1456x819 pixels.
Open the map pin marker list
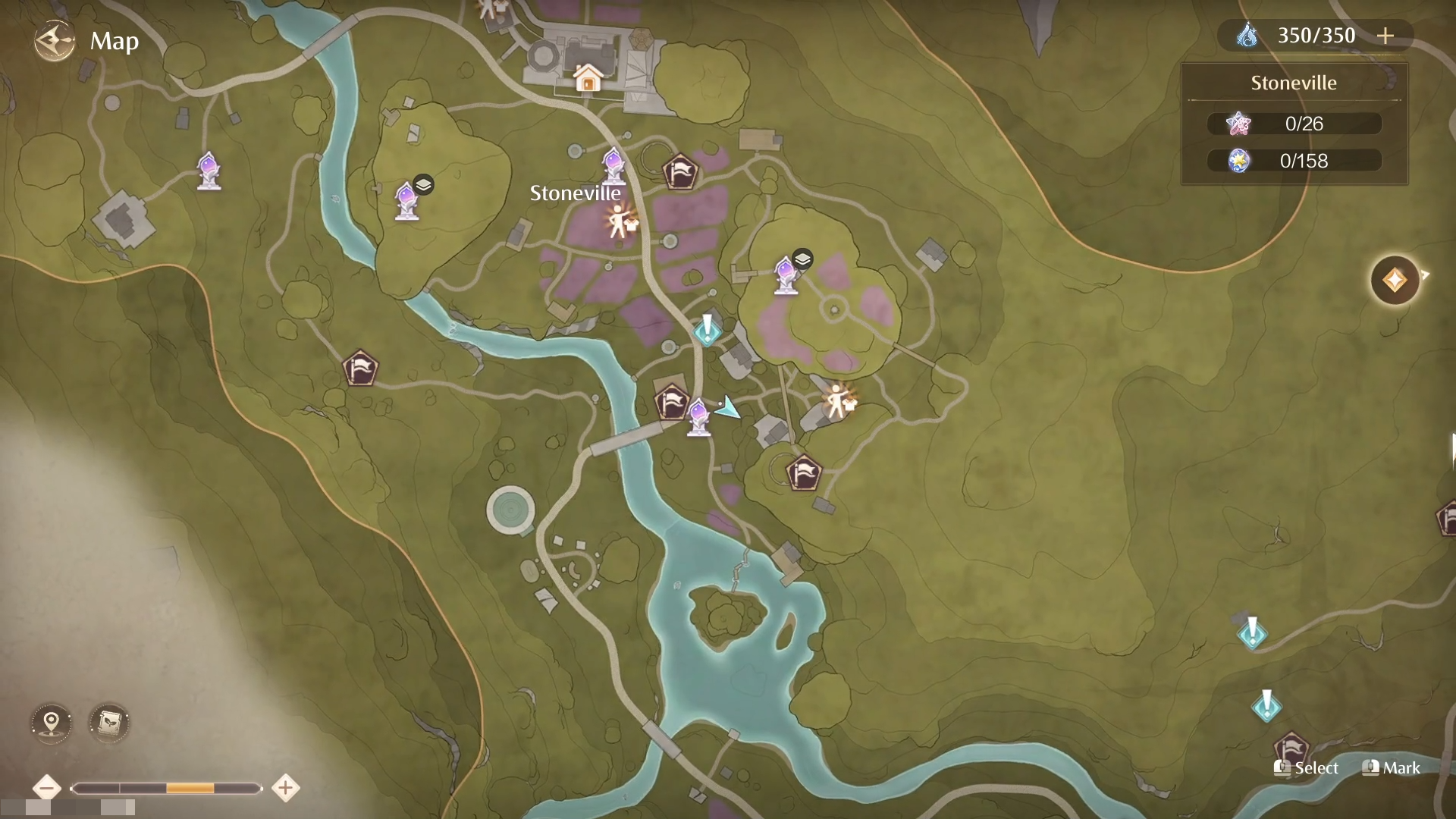[x=51, y=722]
